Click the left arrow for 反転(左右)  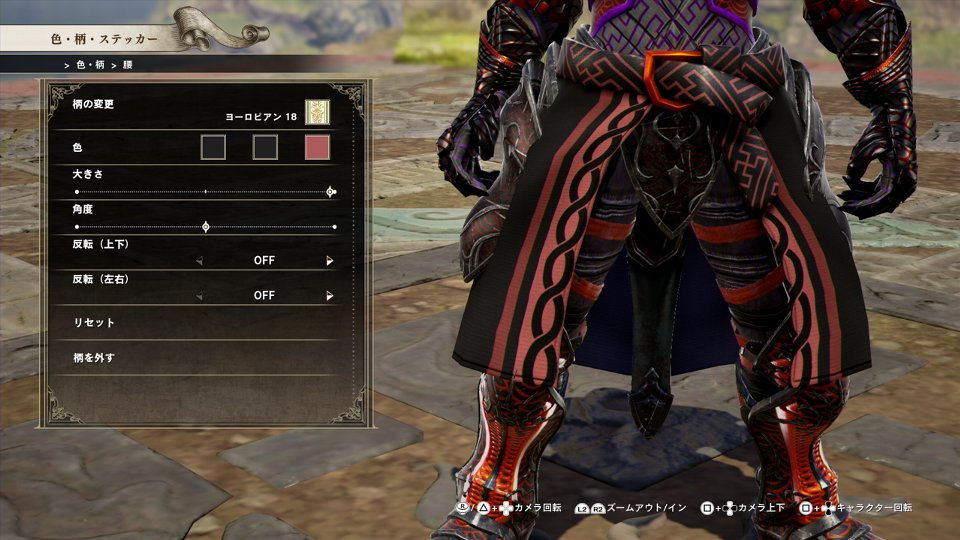tap(198, 296)
